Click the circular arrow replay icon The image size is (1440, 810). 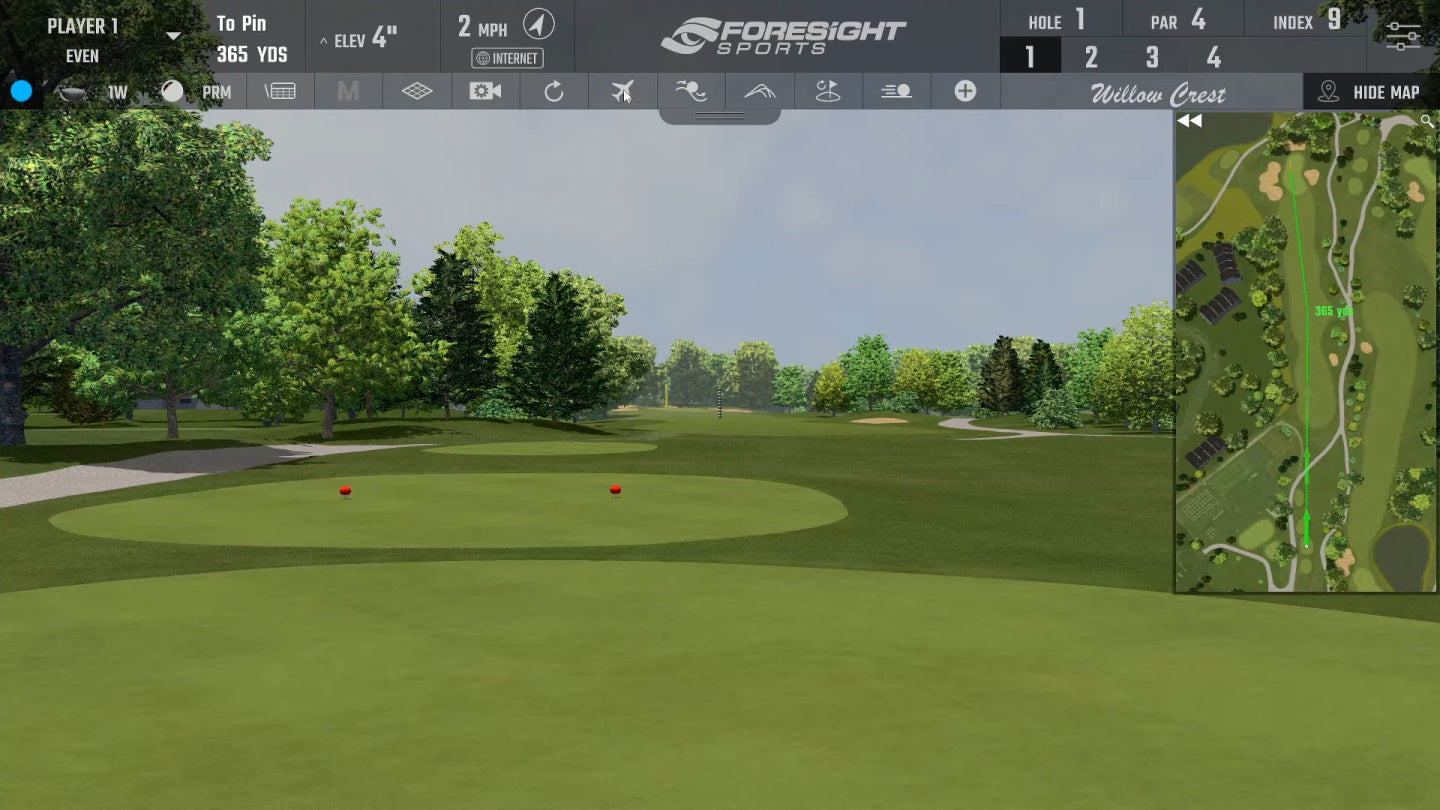tap(554, 92)
